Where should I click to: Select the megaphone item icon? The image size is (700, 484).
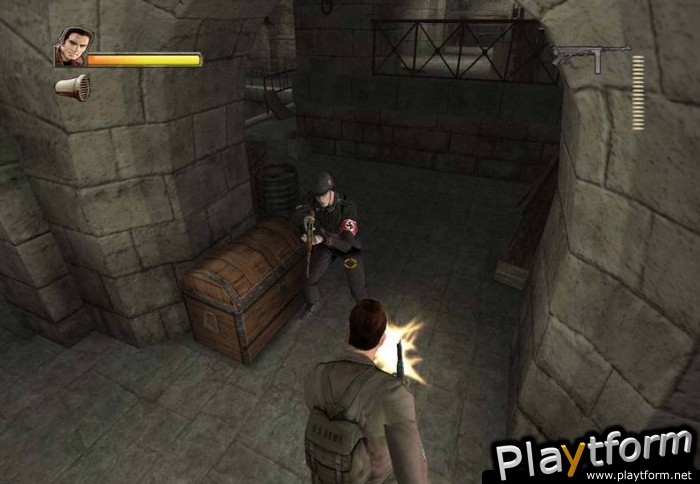pos(73,88)
